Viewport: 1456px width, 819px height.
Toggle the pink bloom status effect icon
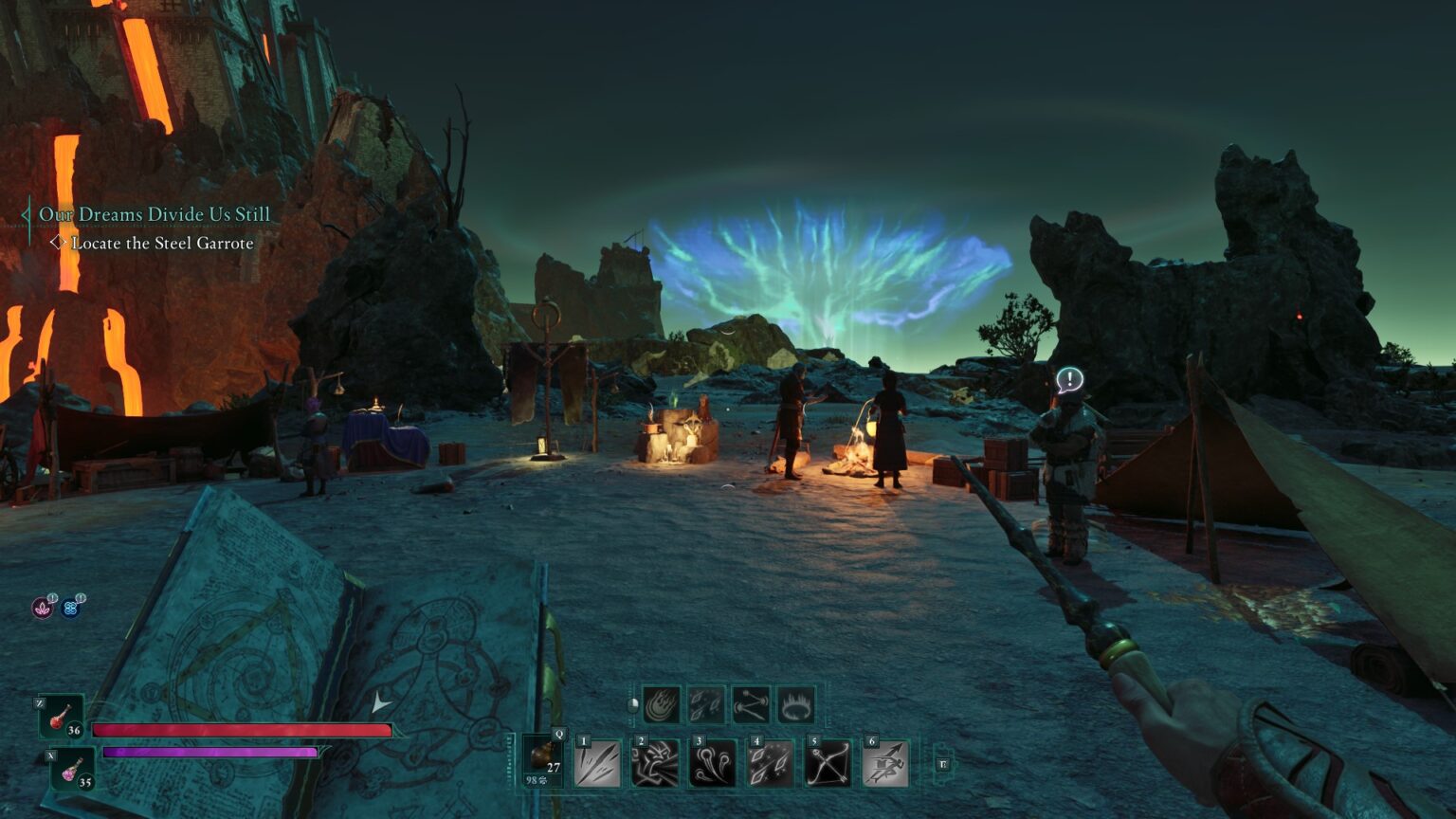pos(43,608)
